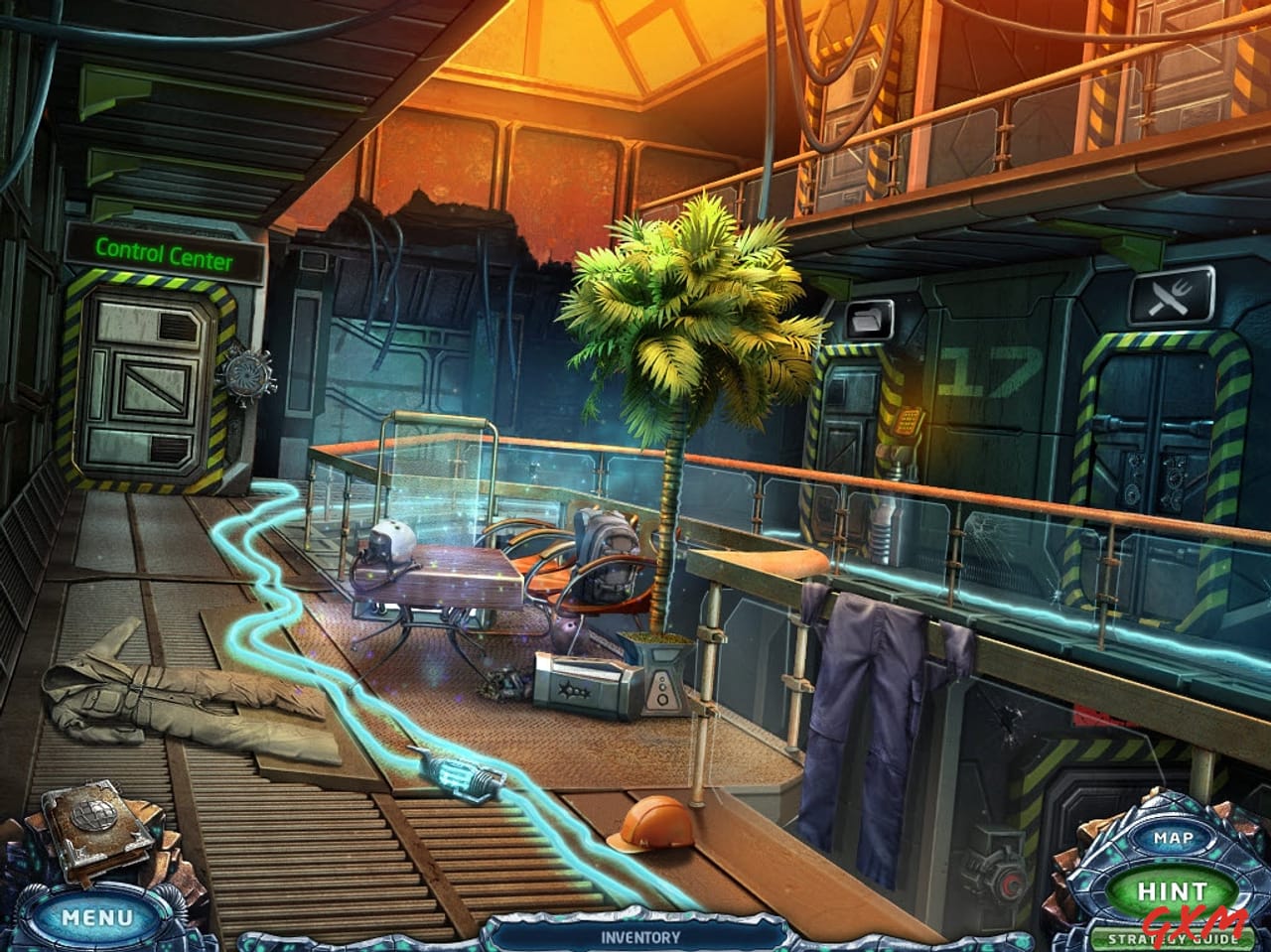Screen dimensions: 1271x952
Task: Click the round valve wheel beside the left door
Action: (248, 375)
